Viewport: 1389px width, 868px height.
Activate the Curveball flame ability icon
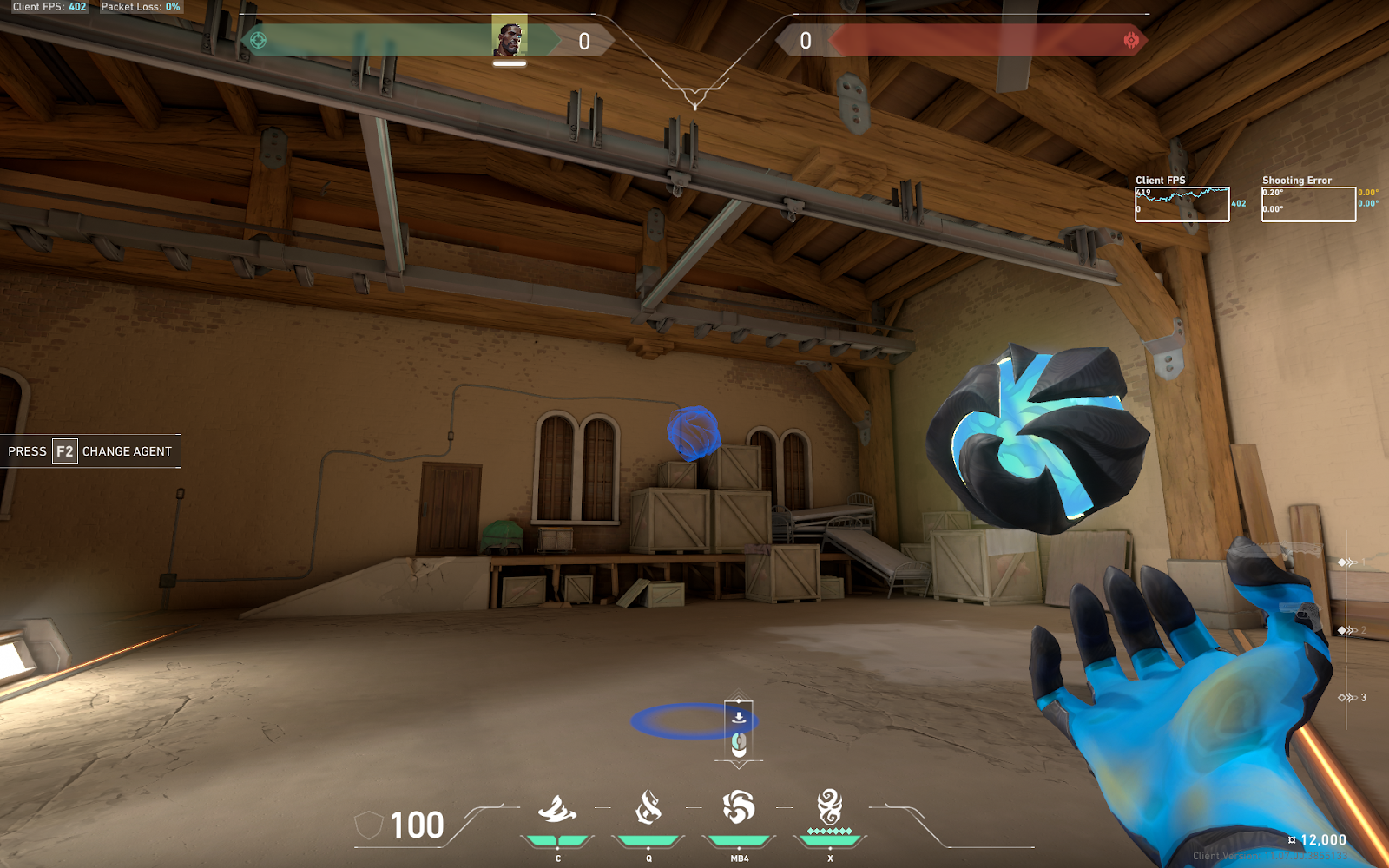tap(648, 807)
